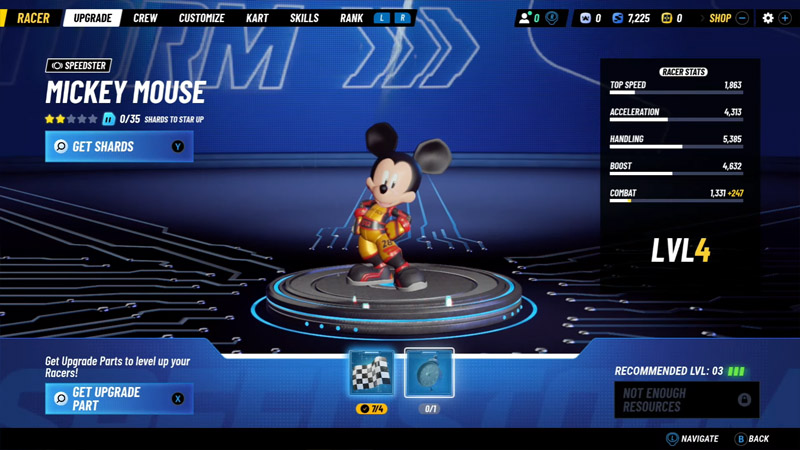
Task: Select the Customize tab
Action: [201, 18]
